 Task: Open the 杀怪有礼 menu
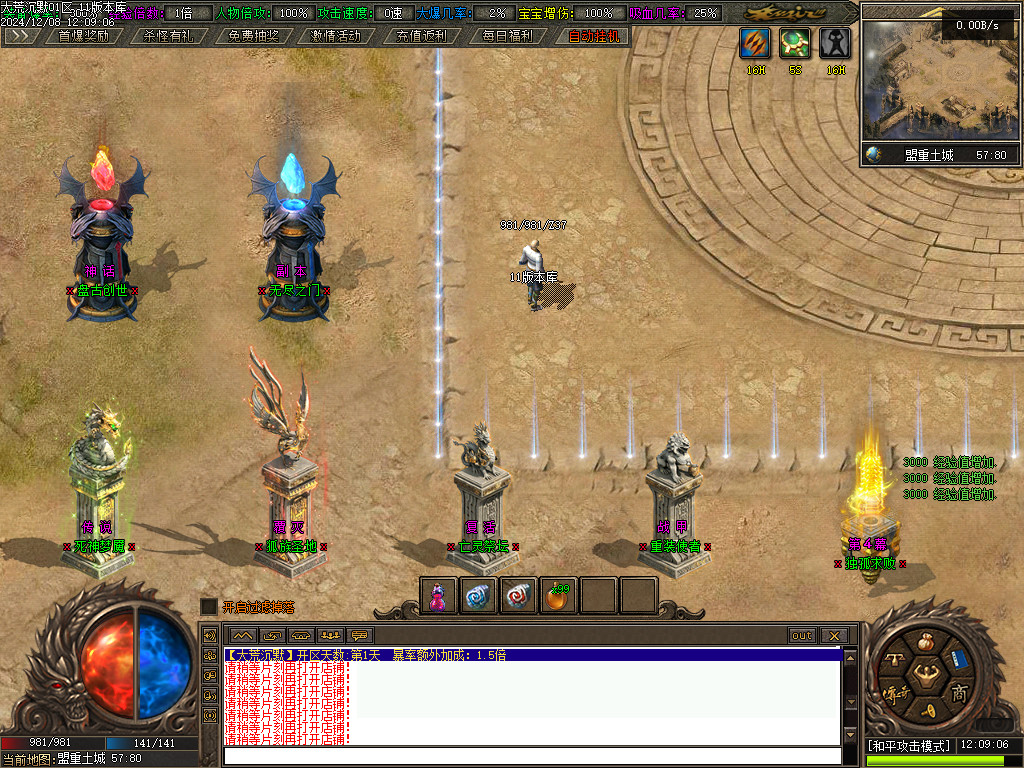click(168, 36)
